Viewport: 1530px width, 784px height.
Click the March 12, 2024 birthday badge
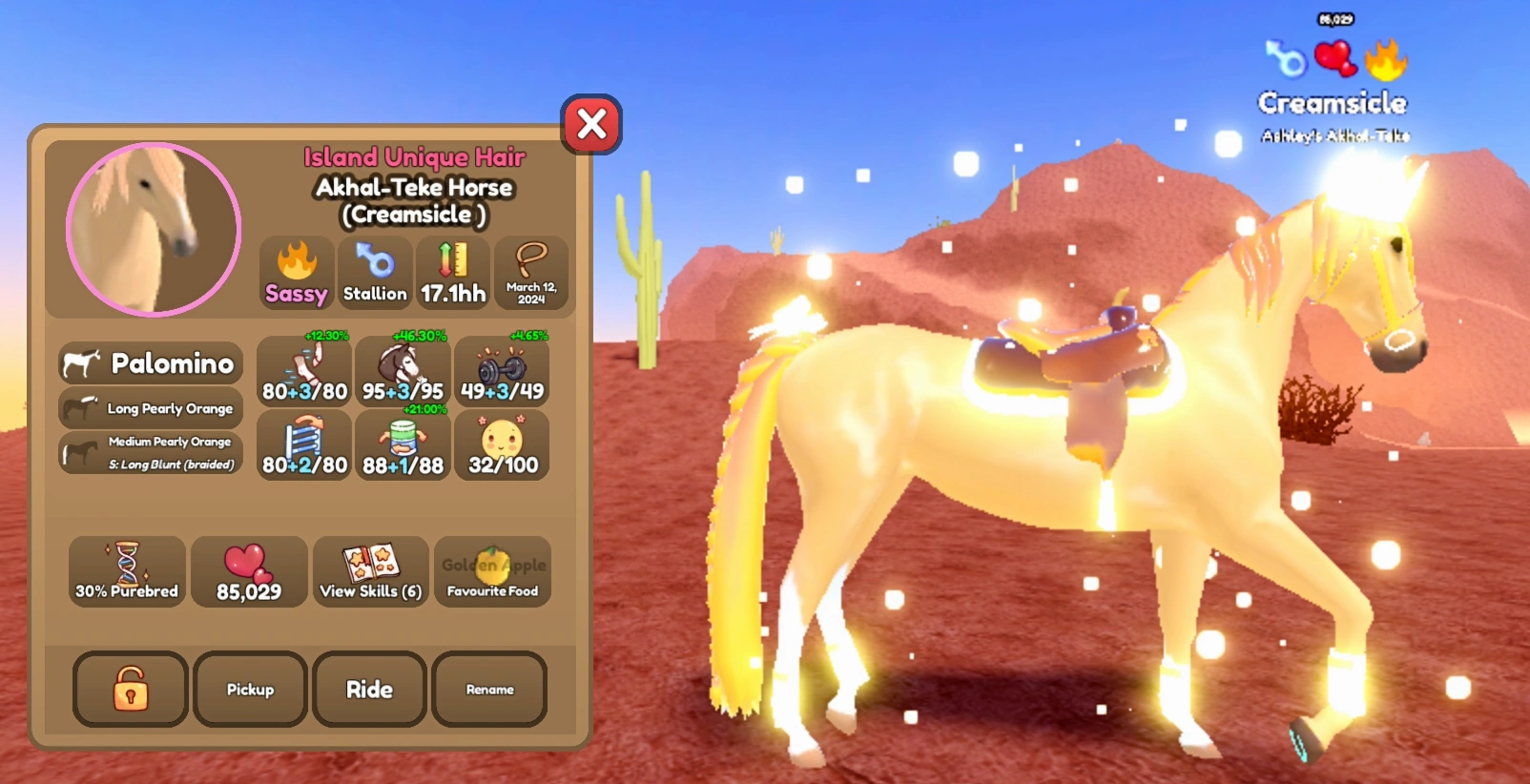[x=531, y=274]
